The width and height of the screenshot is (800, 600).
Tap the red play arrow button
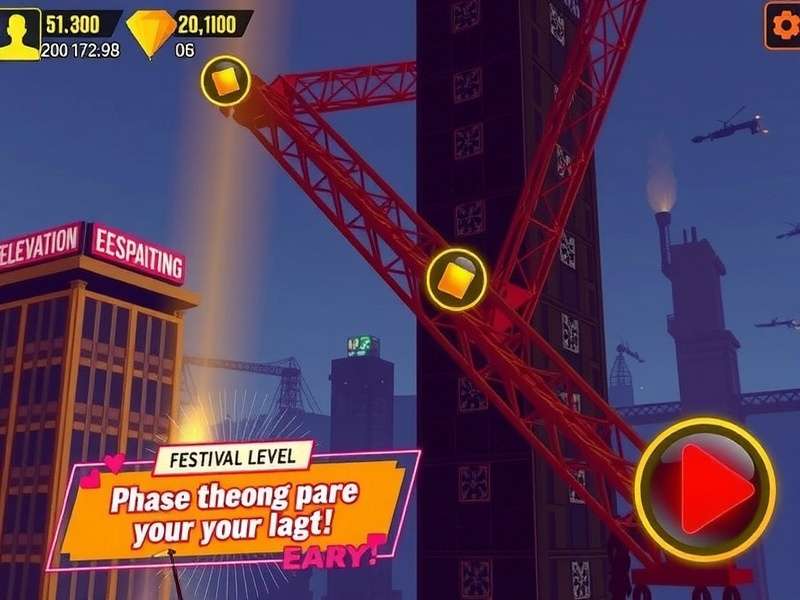click(x=706, y=489)
